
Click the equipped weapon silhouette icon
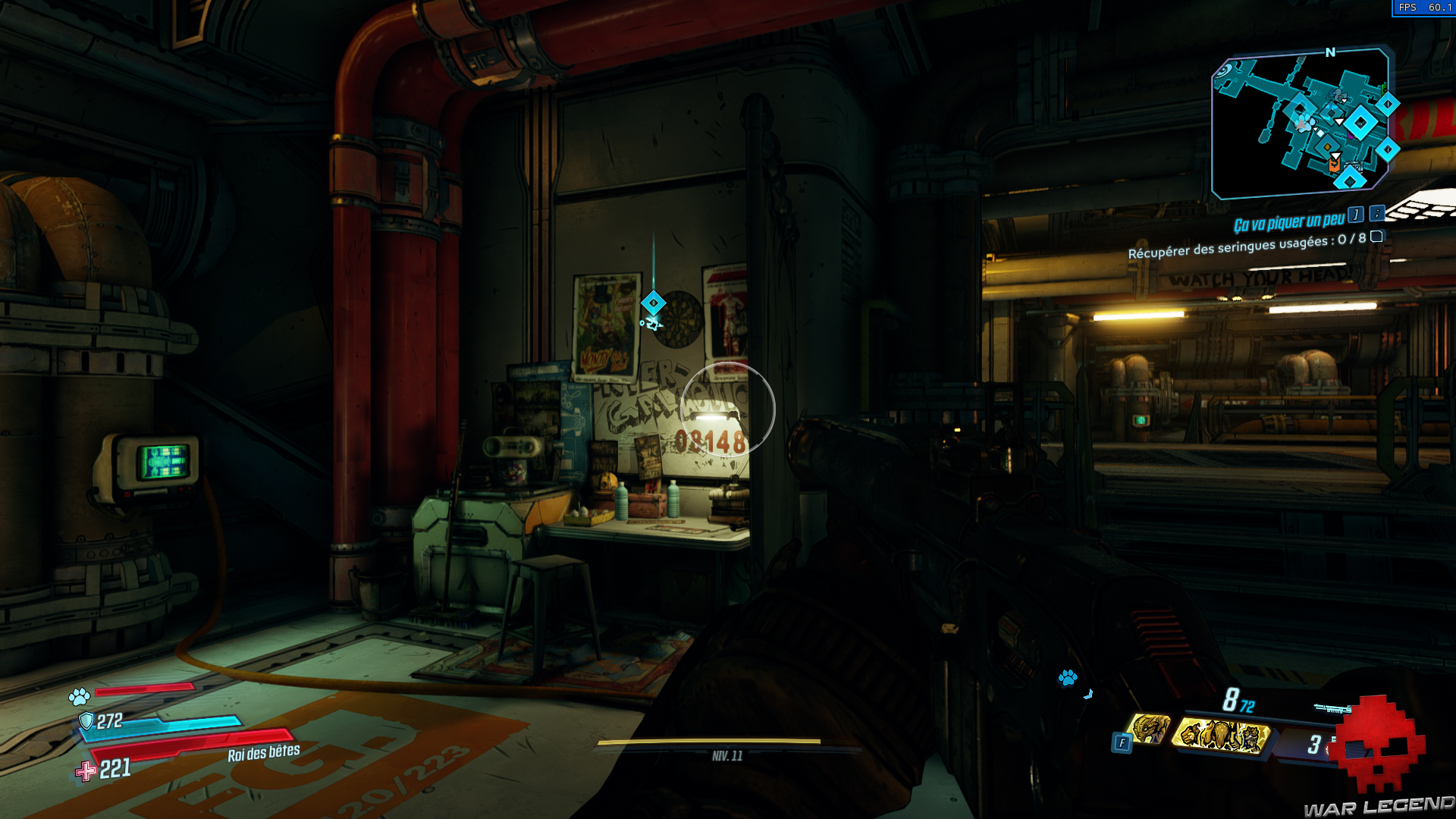[1332, 709]
